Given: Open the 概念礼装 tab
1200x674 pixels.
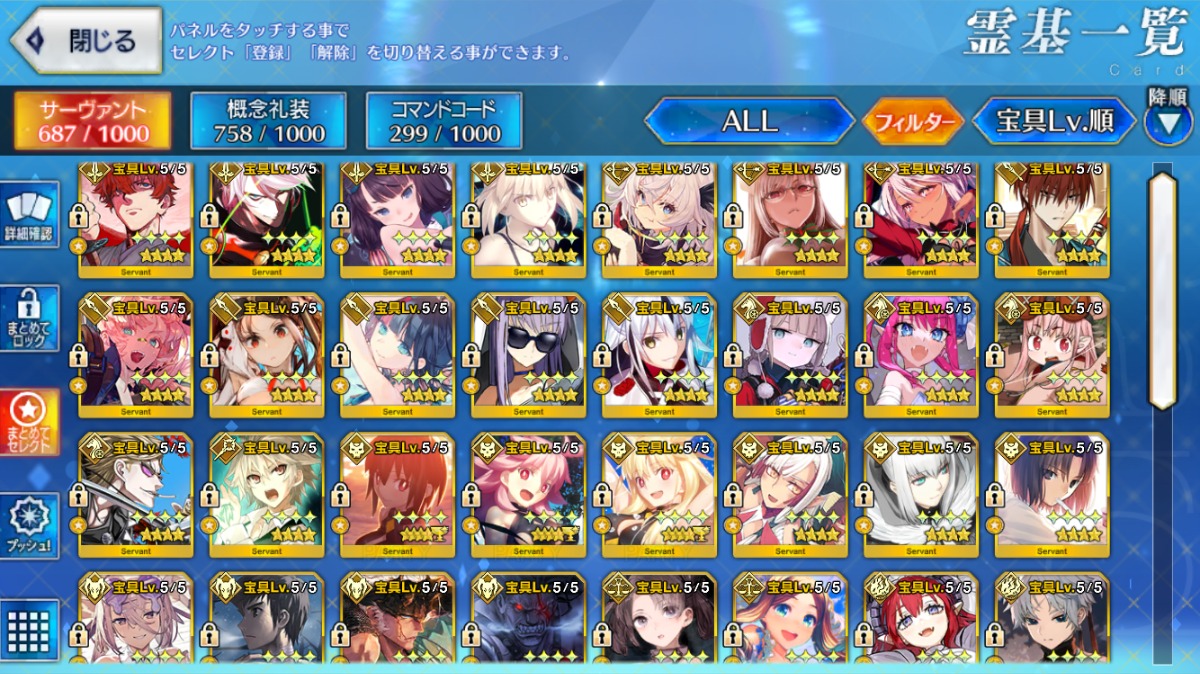Looking at the screenshot, I should pyautogui.click(x=268, y=121).
